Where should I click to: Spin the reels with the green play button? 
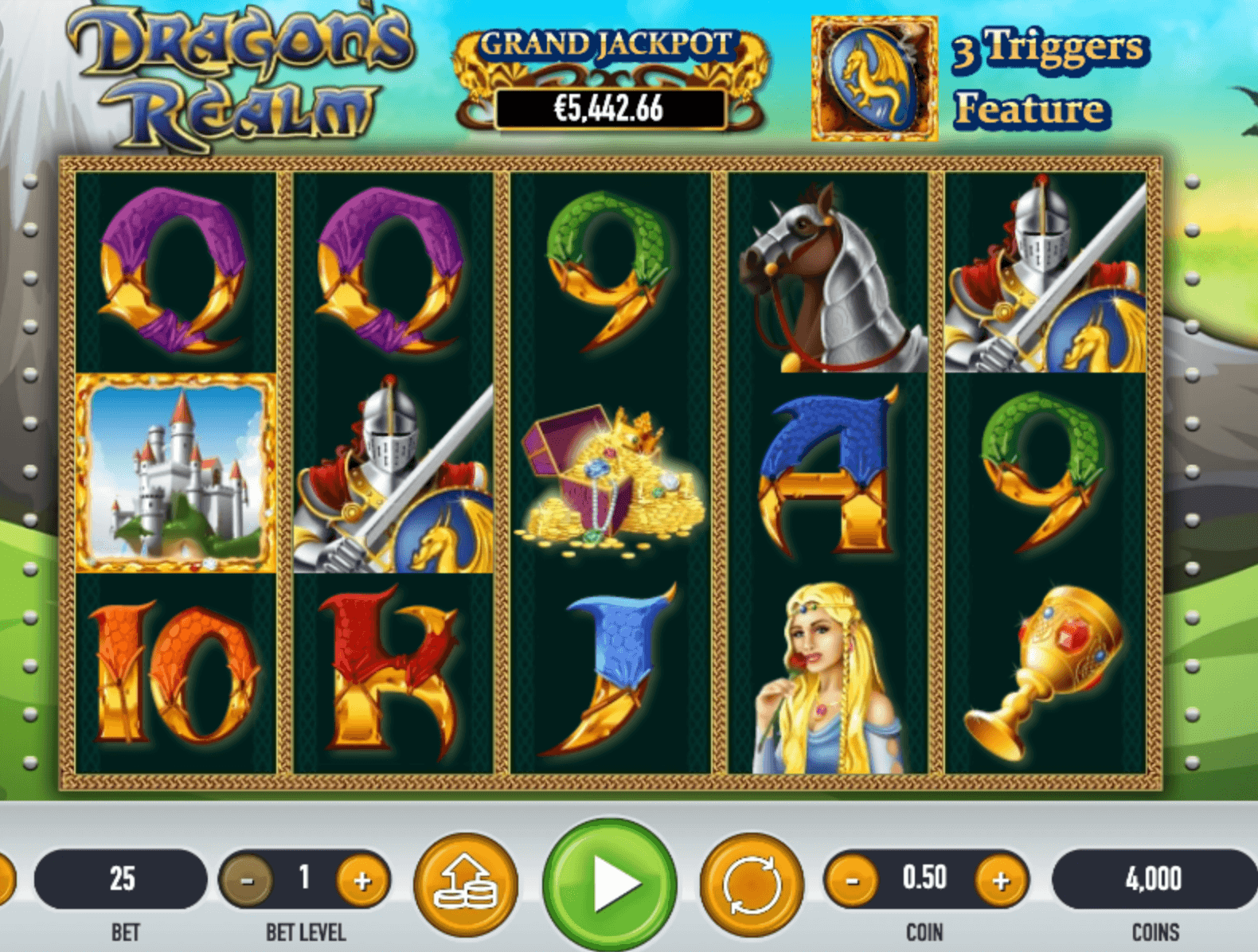610,882
